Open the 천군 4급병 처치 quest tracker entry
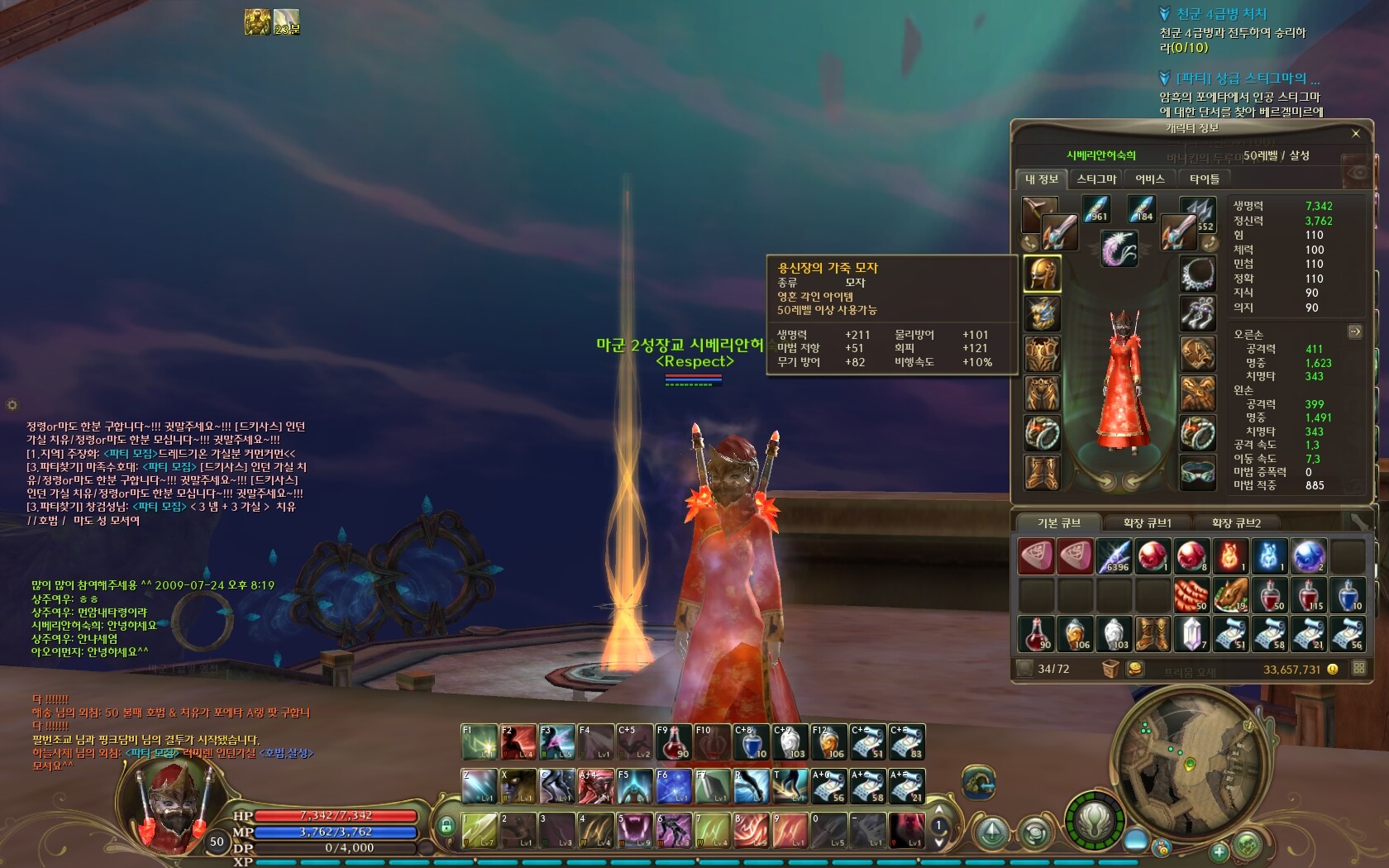 (x=1221, y=14)
